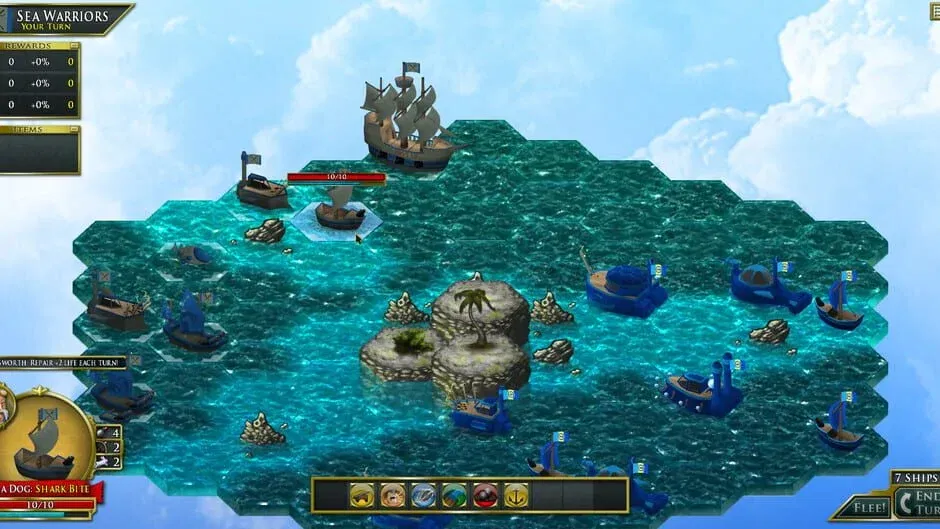The height and width of the screenshot is (529, 940).
Task: Use the captain face ability icon
Action: pyautogui.click(x=393, y=495)
